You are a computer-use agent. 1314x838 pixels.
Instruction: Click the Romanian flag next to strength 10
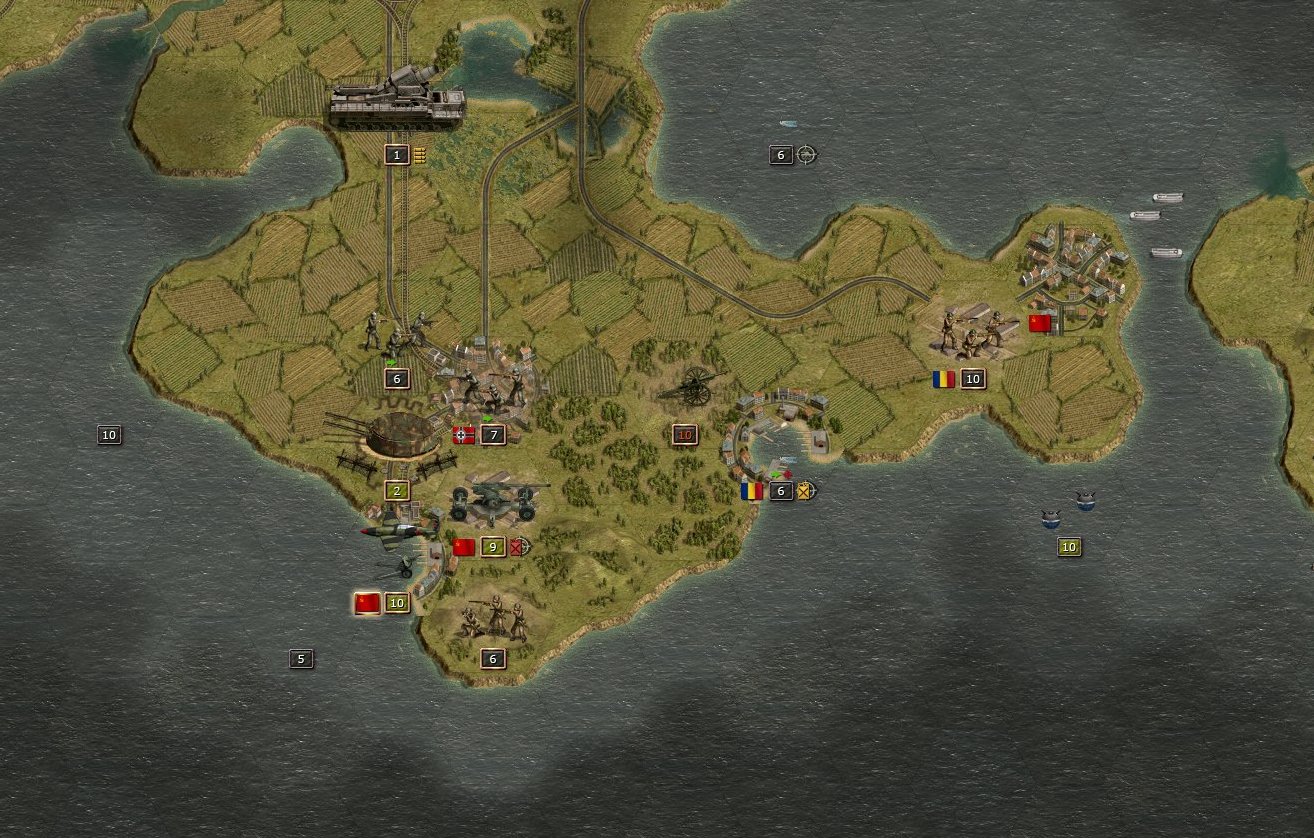[942, 379]
